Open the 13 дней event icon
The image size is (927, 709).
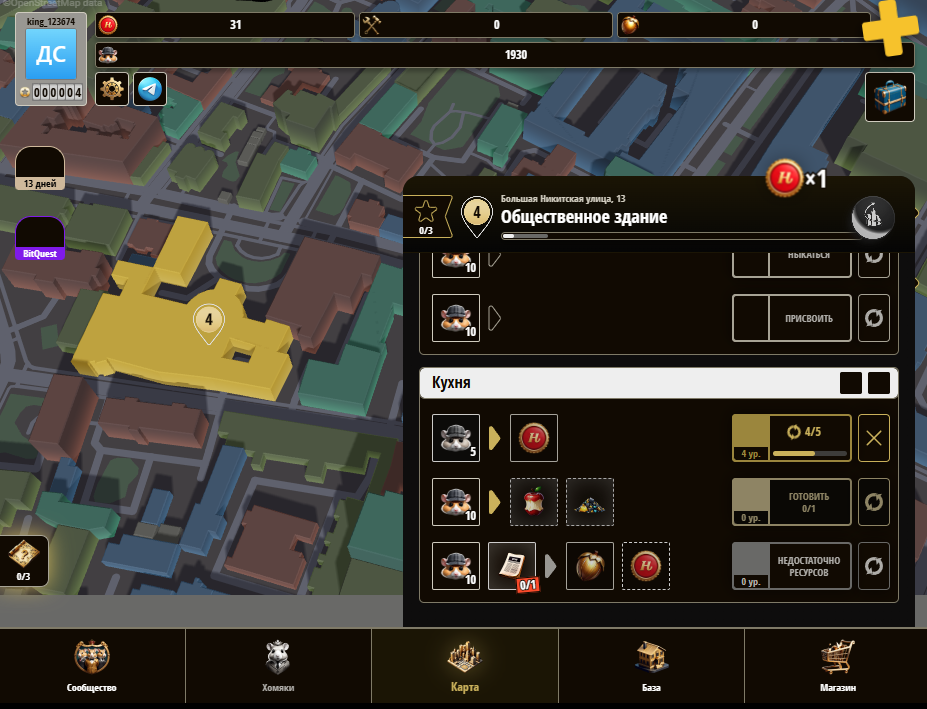[x=40, y=168]
